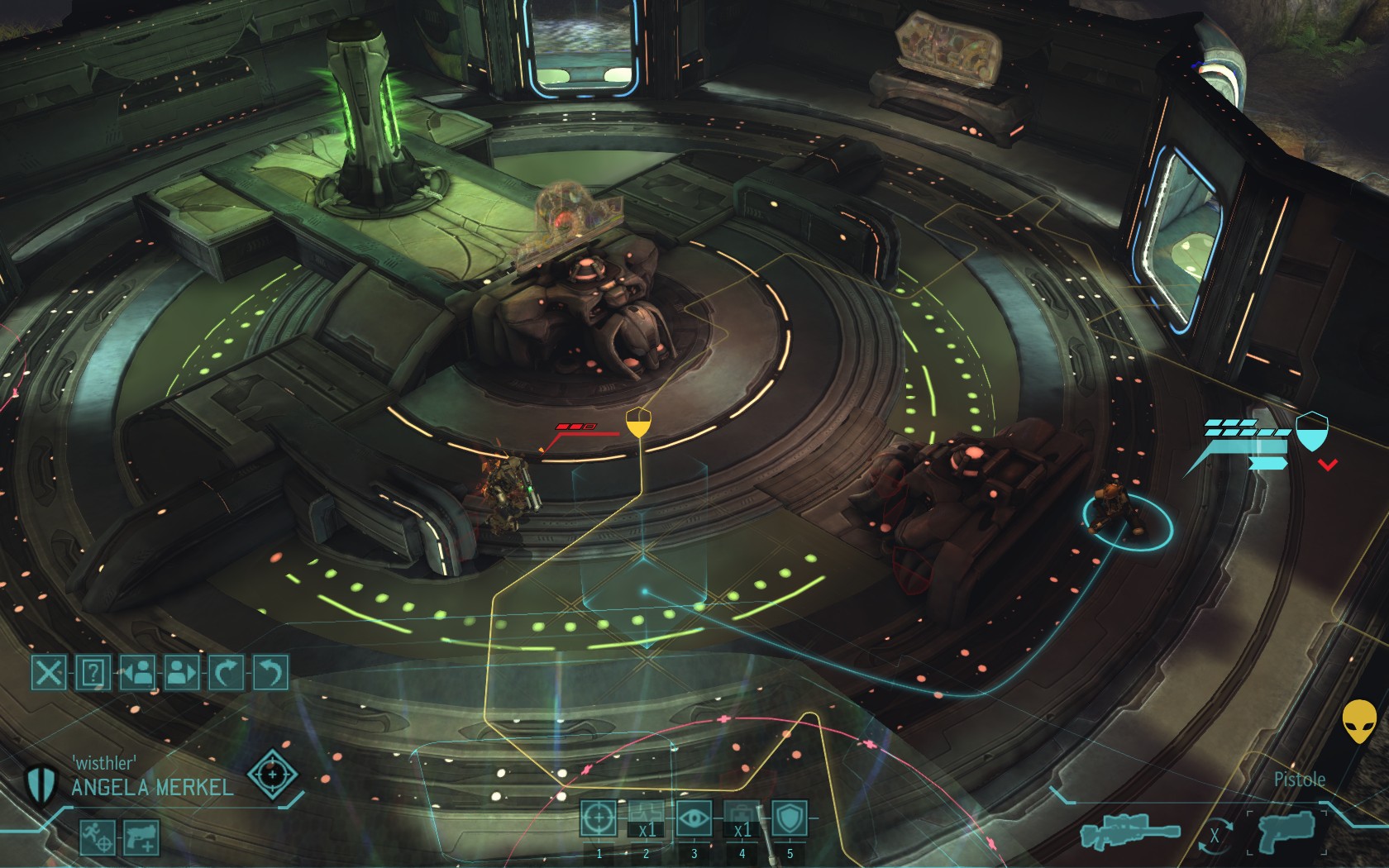
Task: Select the pistol-with-plus perk icon
Action: point(141,837)
